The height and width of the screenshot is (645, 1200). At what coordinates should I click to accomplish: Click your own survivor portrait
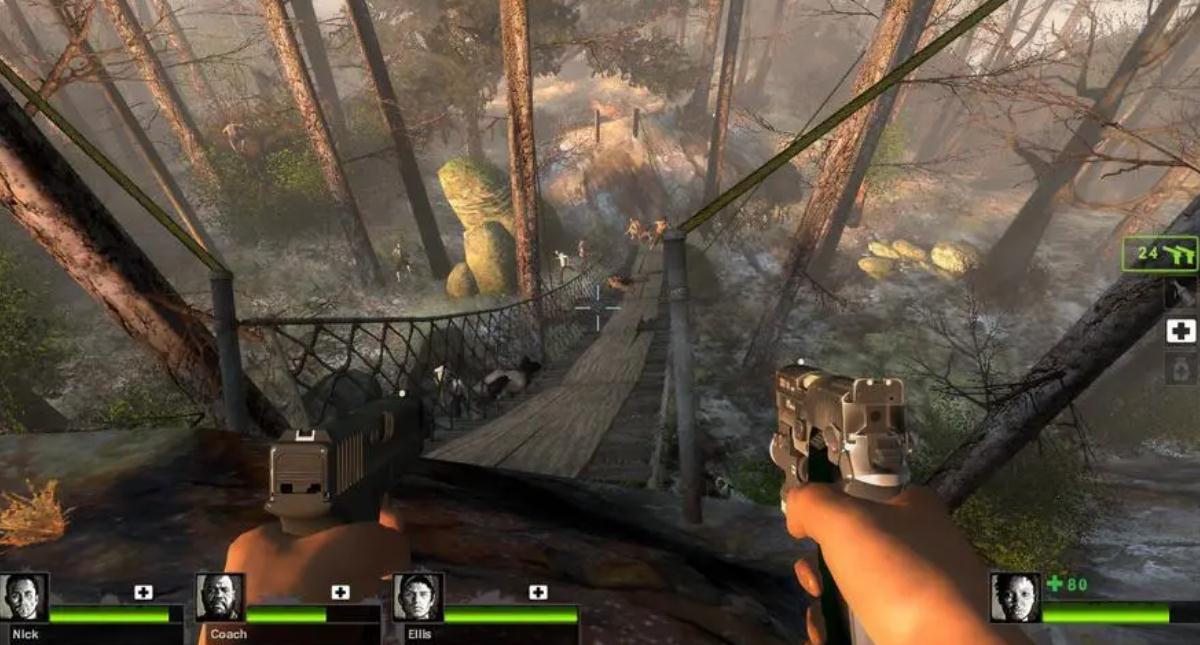pos(1015,597)
